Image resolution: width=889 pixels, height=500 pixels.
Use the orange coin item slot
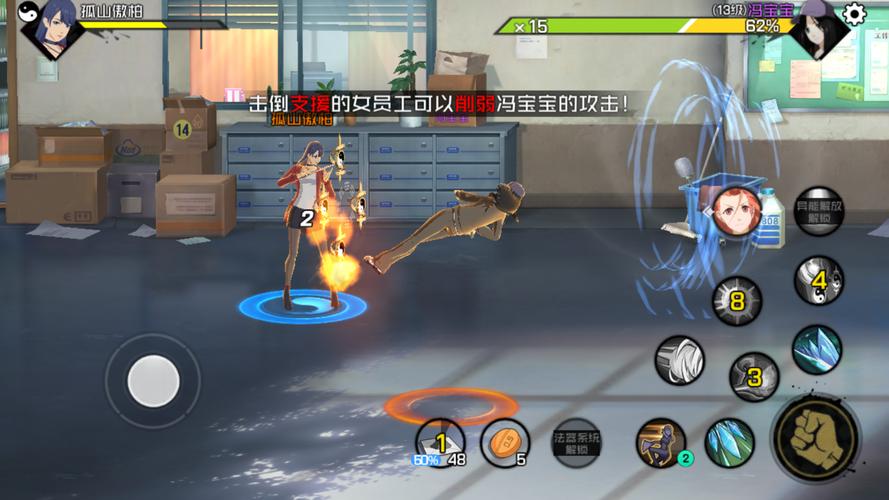click(505, 442)
